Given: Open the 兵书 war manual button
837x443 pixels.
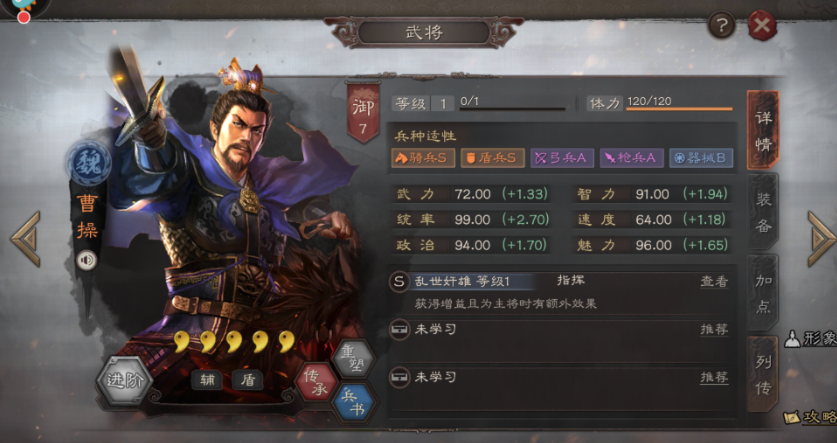Looking at the screenshot, I should click(x=353, y=399).
